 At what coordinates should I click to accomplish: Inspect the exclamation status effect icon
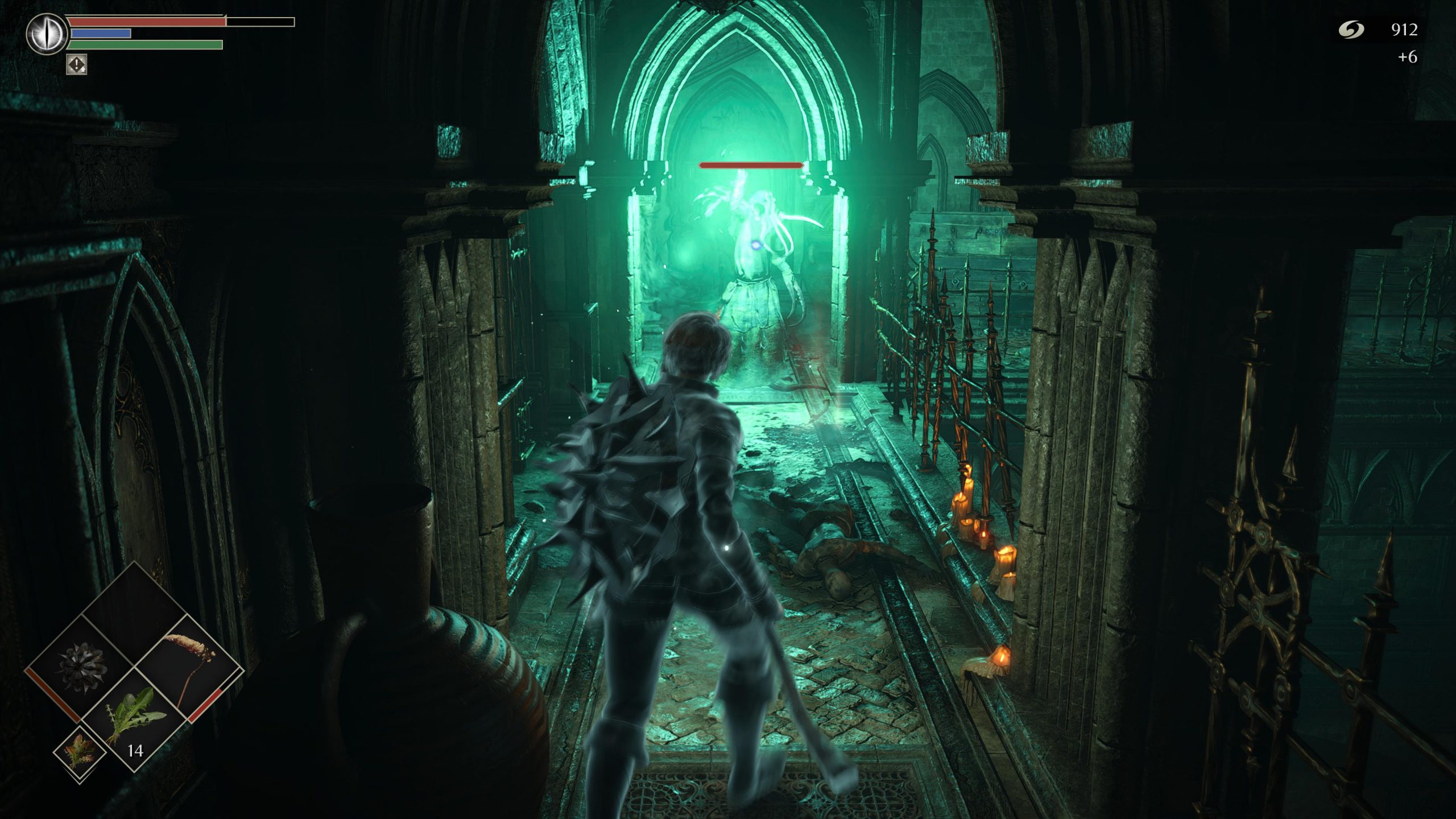click(77, 64)
